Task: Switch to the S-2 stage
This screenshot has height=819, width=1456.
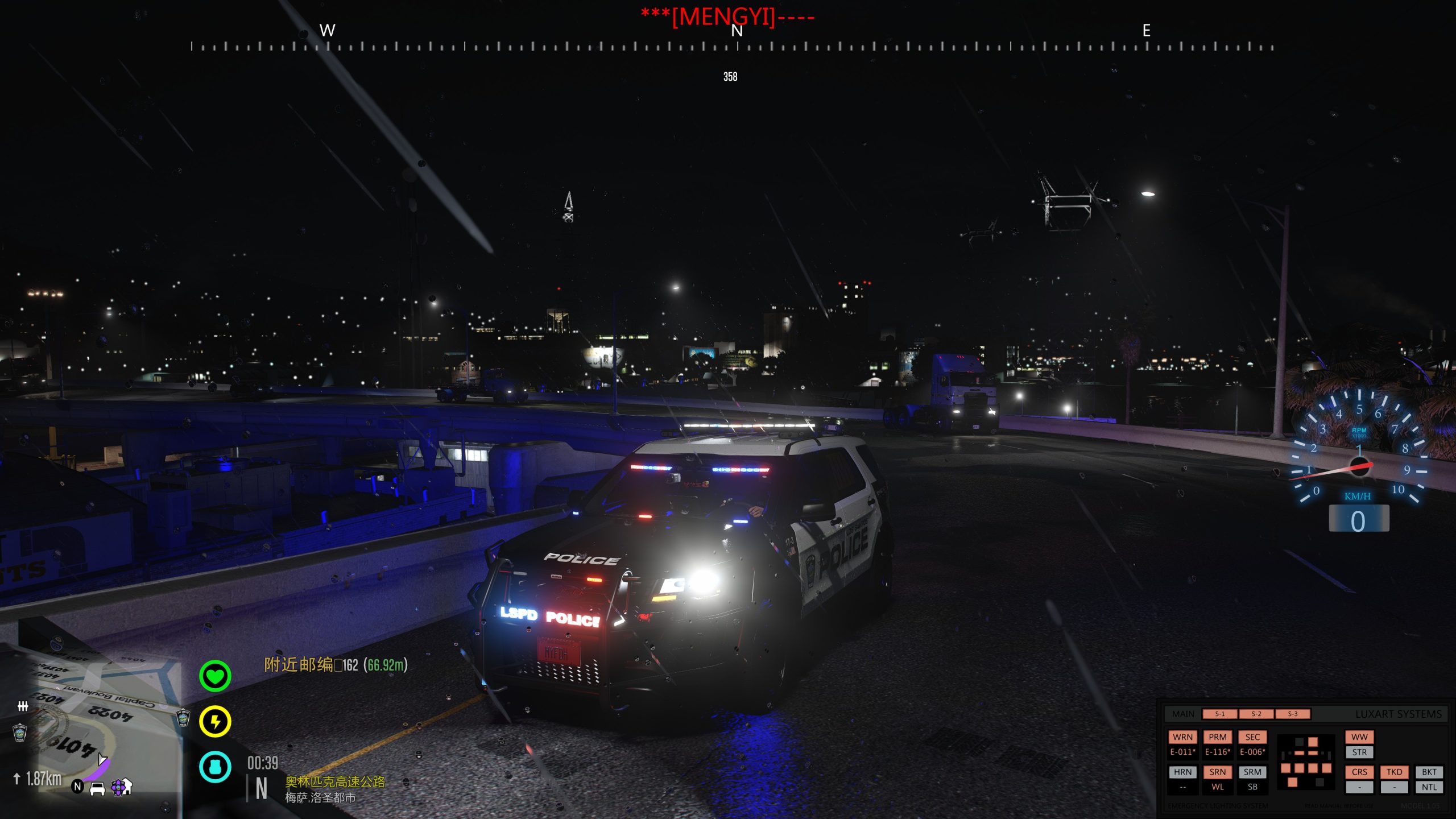Action: 1256,714
